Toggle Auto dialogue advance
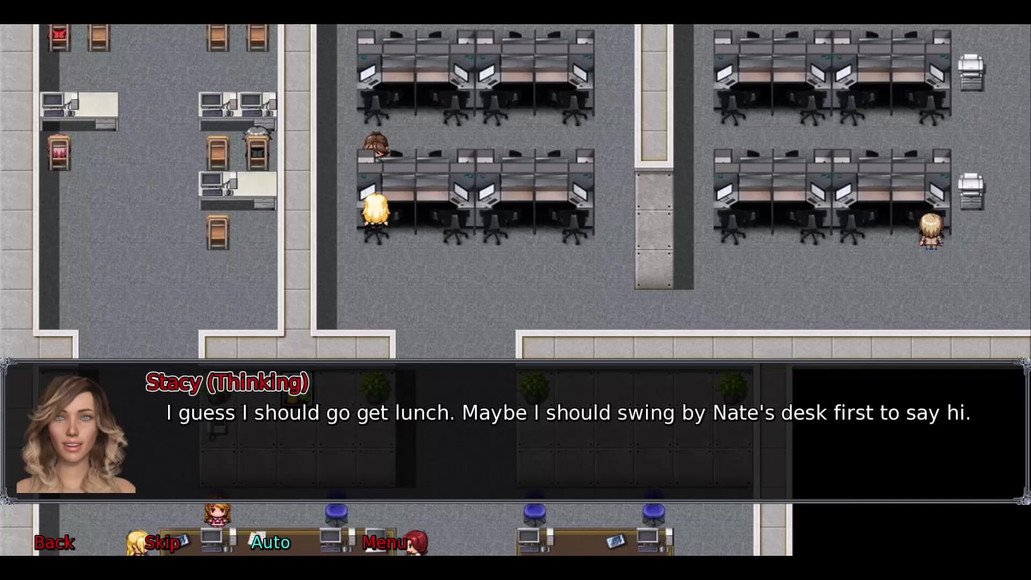The height and width of the screenshot is (580, 1031). coord(270,542)
